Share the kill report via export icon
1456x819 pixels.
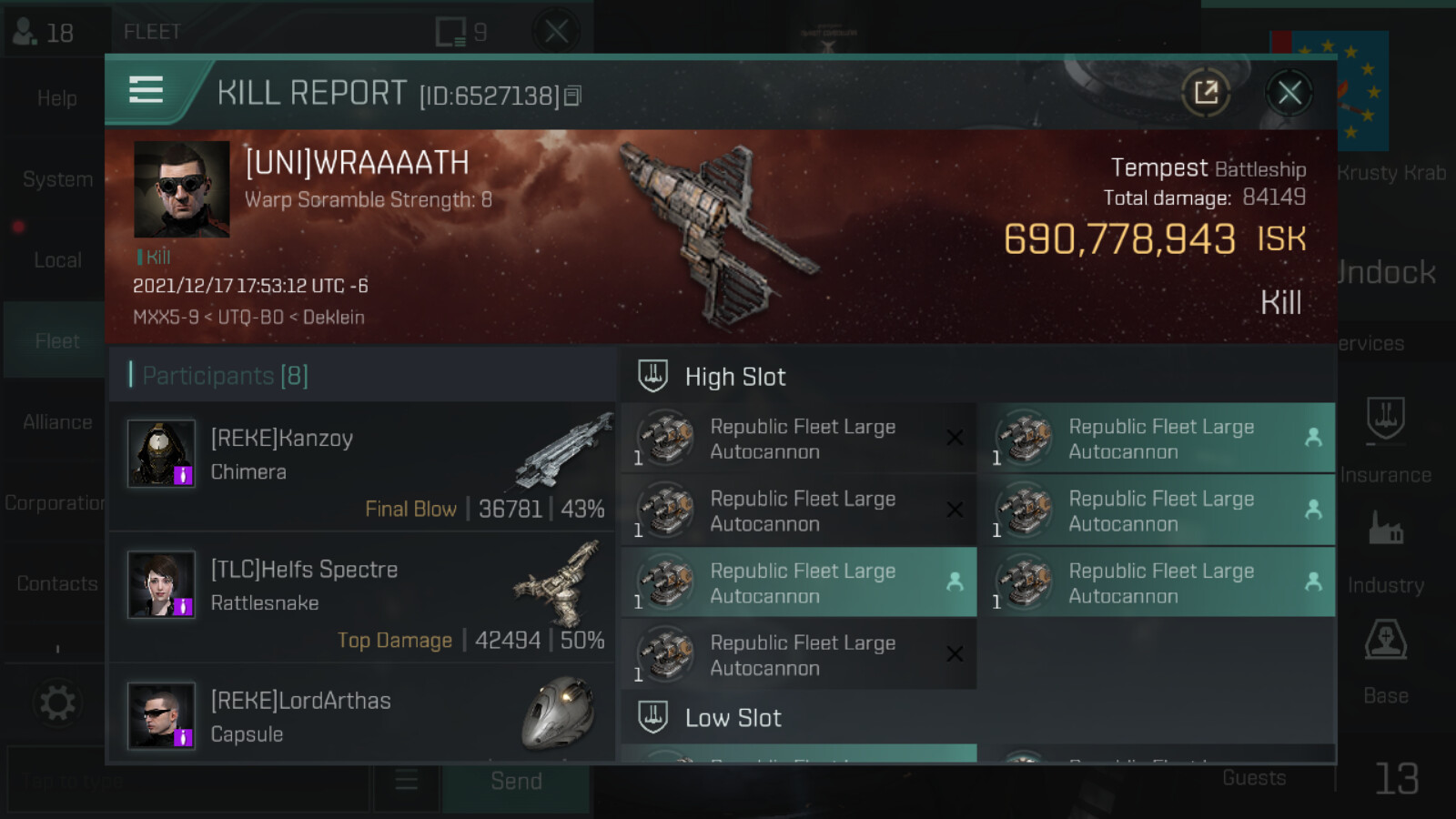[x=1206, y=93]
